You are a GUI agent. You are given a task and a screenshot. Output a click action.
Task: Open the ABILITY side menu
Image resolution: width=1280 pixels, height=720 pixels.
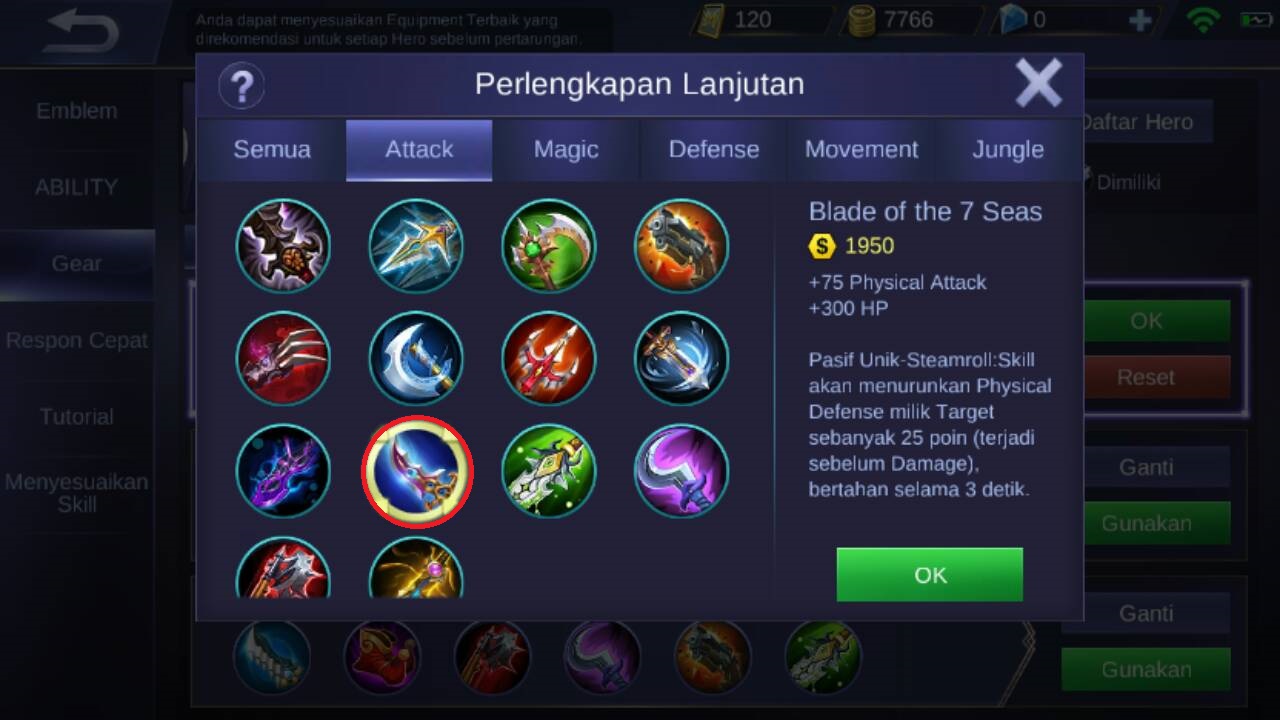(77, 187)
